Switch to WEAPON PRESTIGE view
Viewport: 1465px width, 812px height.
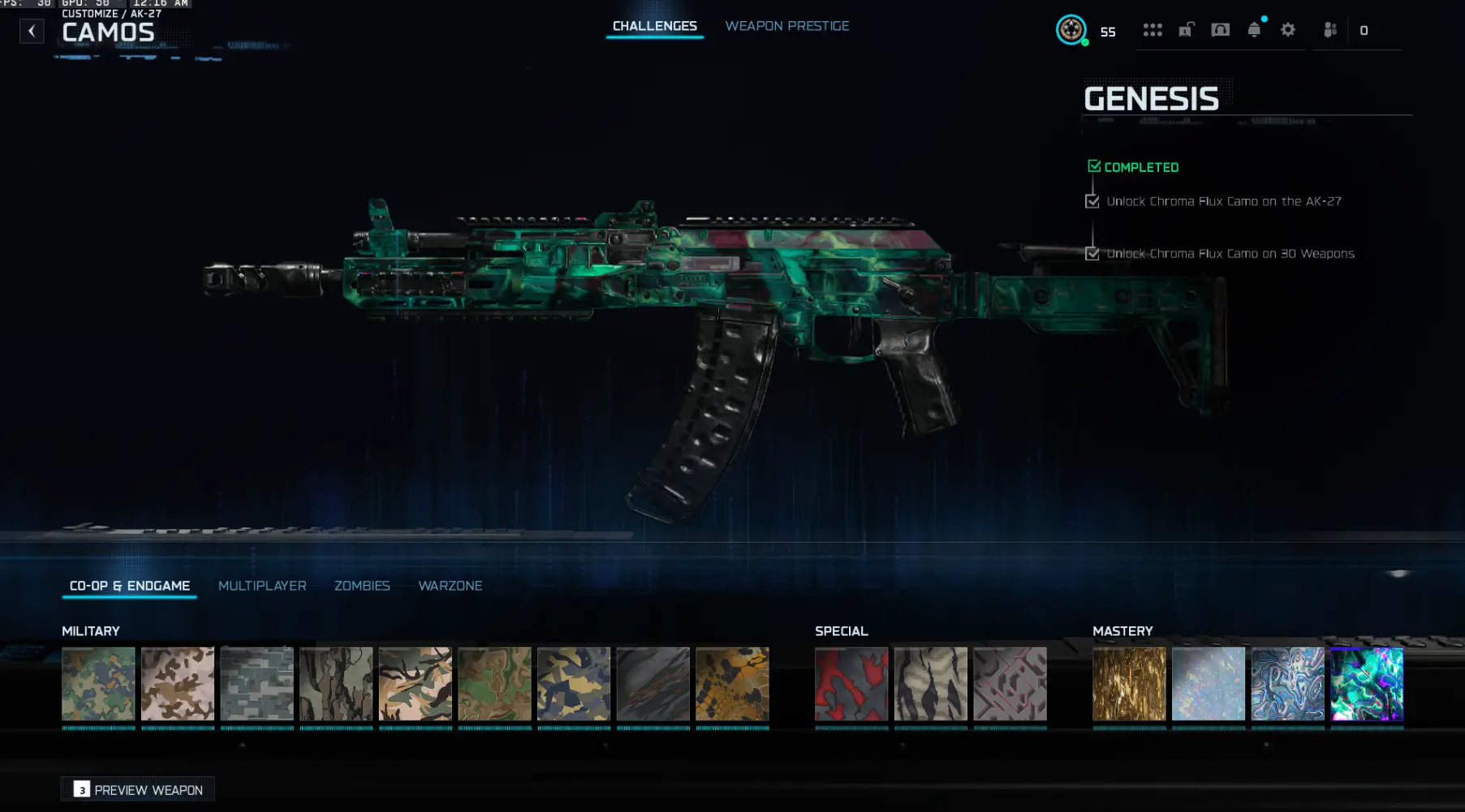pyautogui.click(x=786, y=25)
